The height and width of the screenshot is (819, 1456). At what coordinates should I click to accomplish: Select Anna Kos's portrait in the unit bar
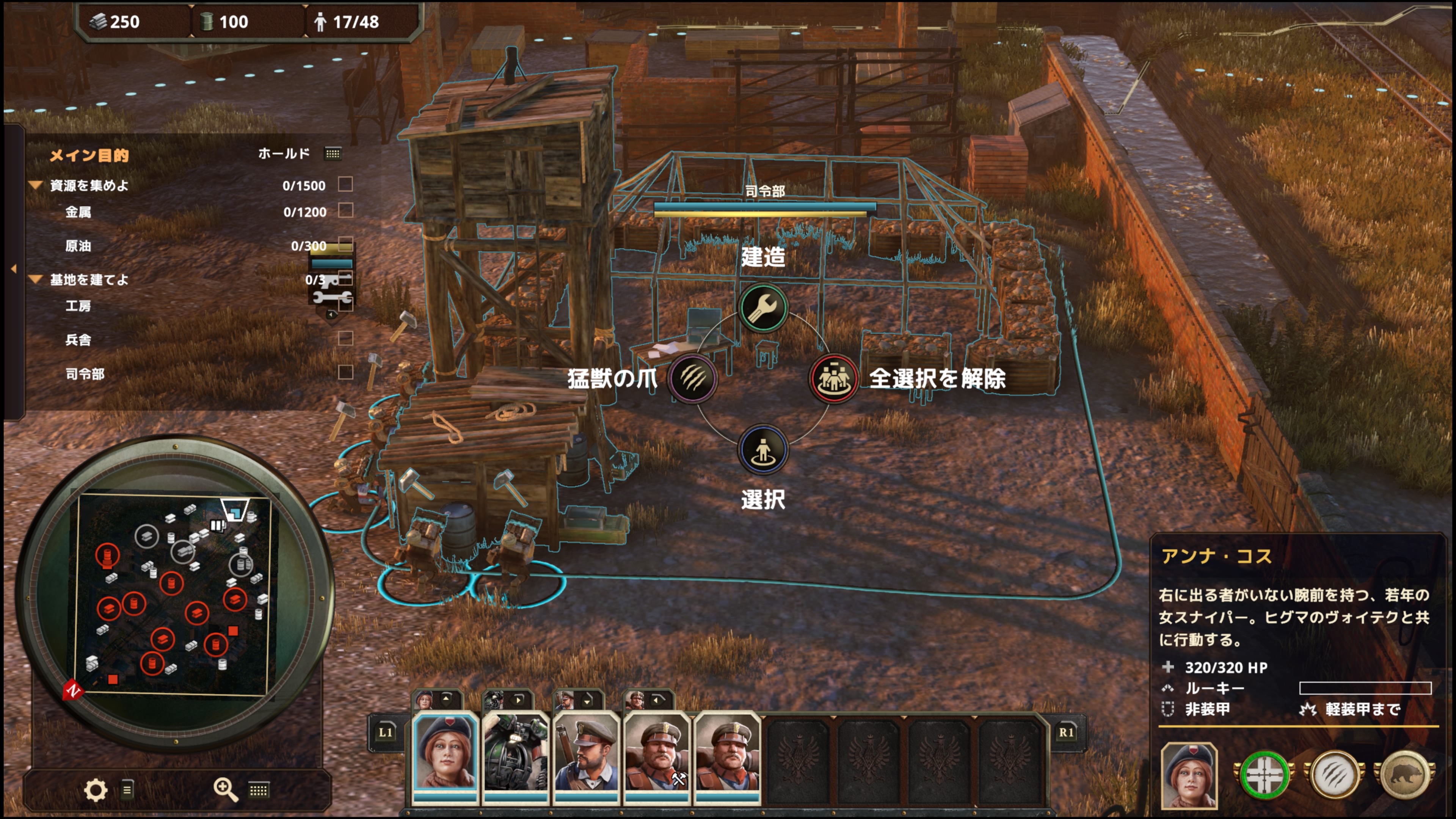(x=446, y=752)
